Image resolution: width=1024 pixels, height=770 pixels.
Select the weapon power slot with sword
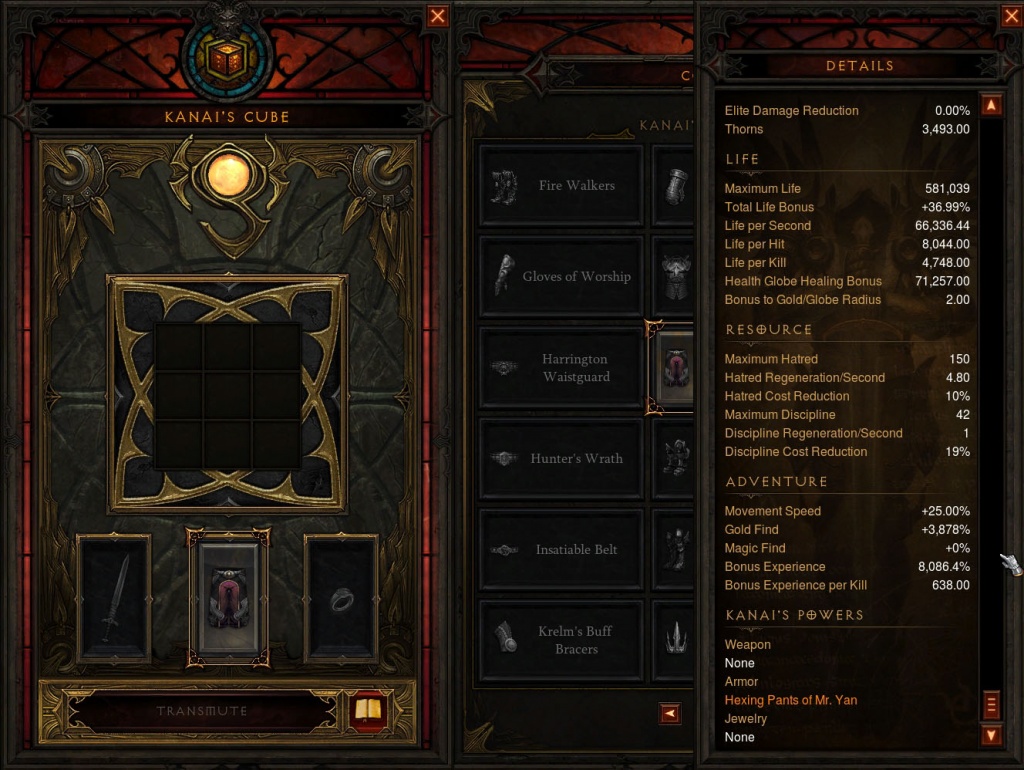[114, 598]
